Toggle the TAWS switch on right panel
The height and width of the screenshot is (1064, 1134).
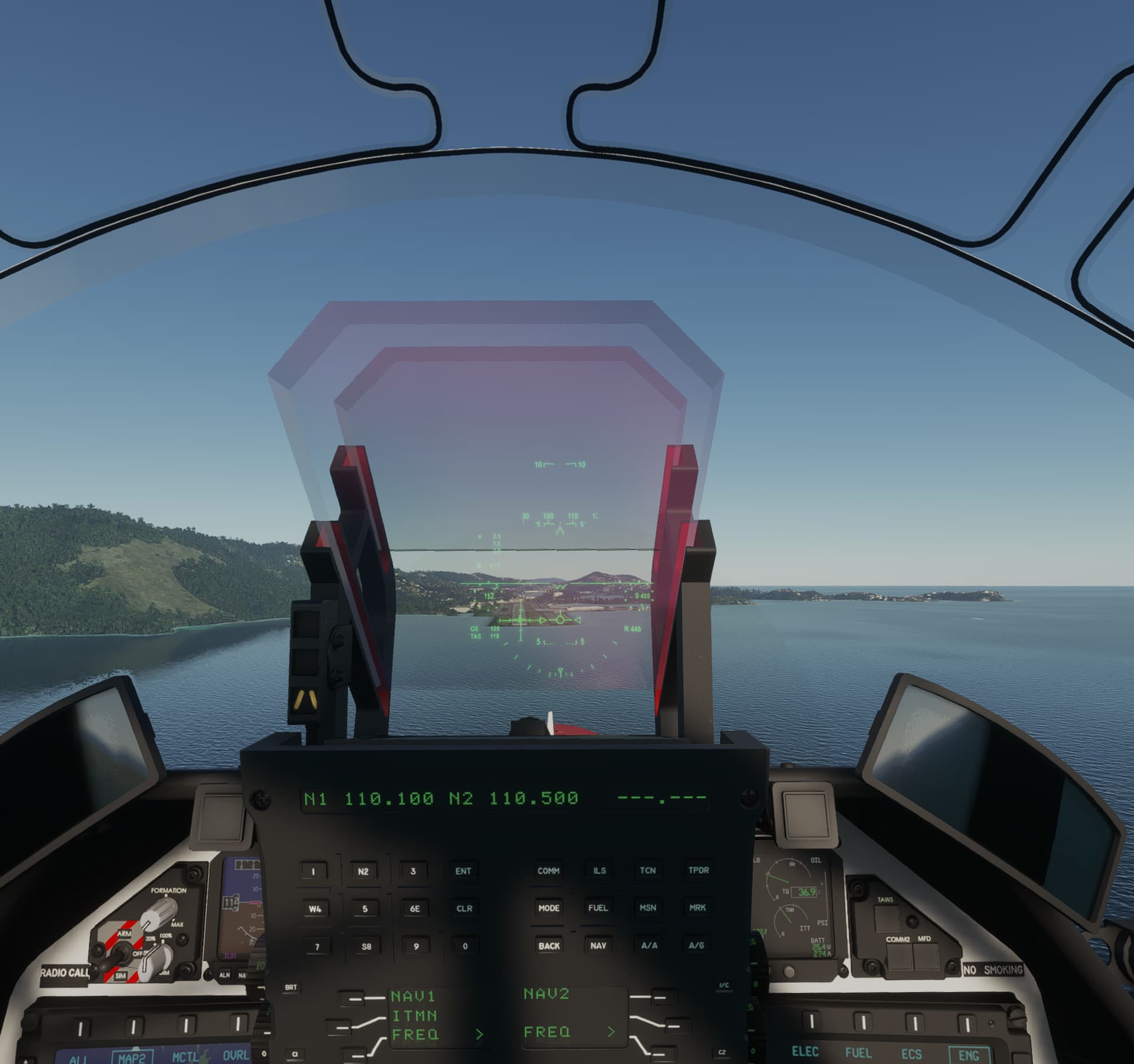pyautogui.click(x=888, y=919)
